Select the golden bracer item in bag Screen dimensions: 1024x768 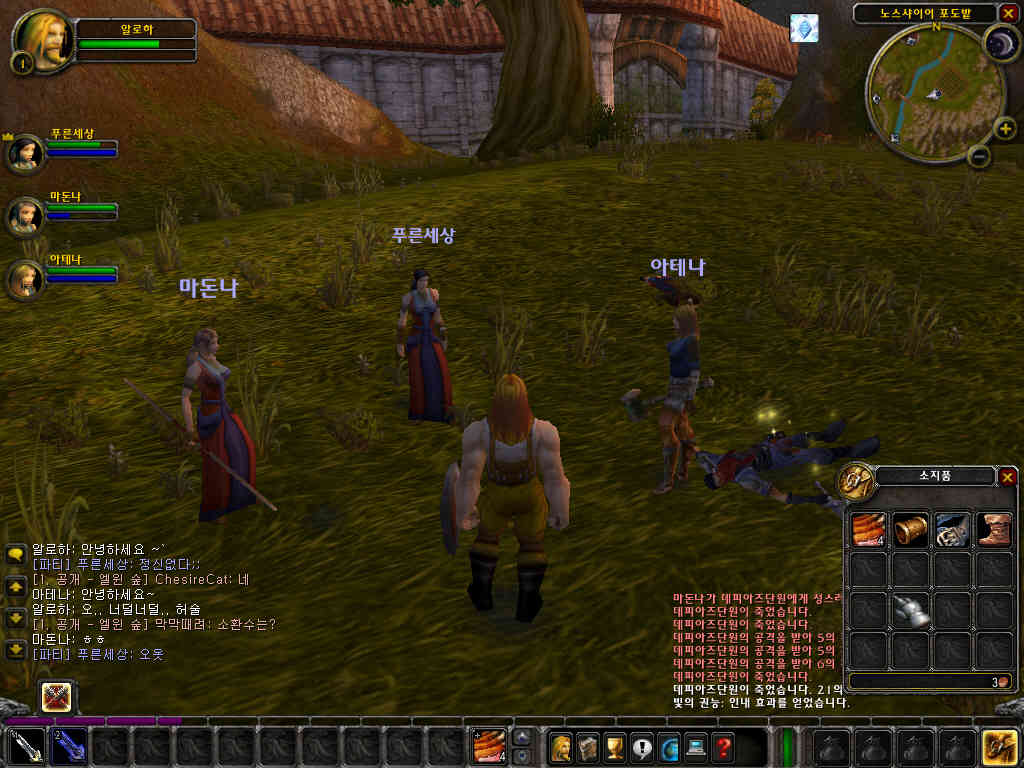click(909, 531)
